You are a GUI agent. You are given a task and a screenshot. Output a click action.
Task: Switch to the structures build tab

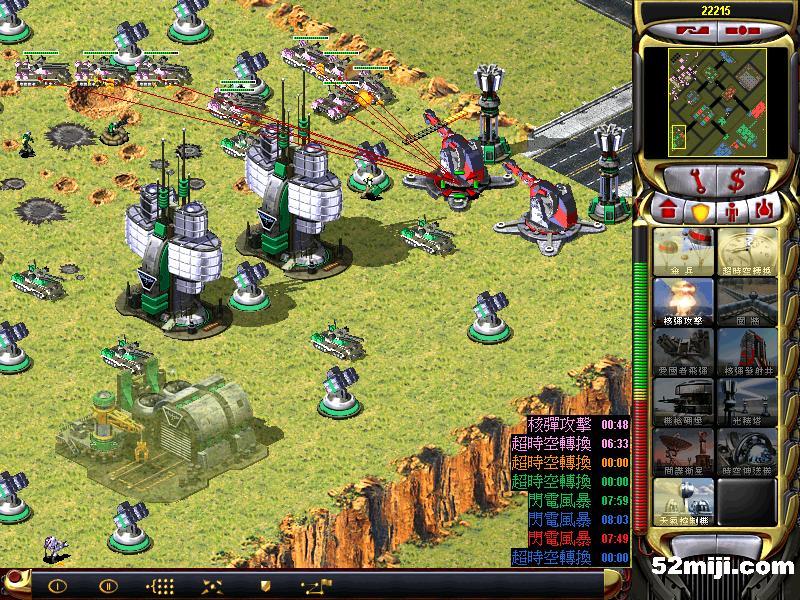click(669, 211)
